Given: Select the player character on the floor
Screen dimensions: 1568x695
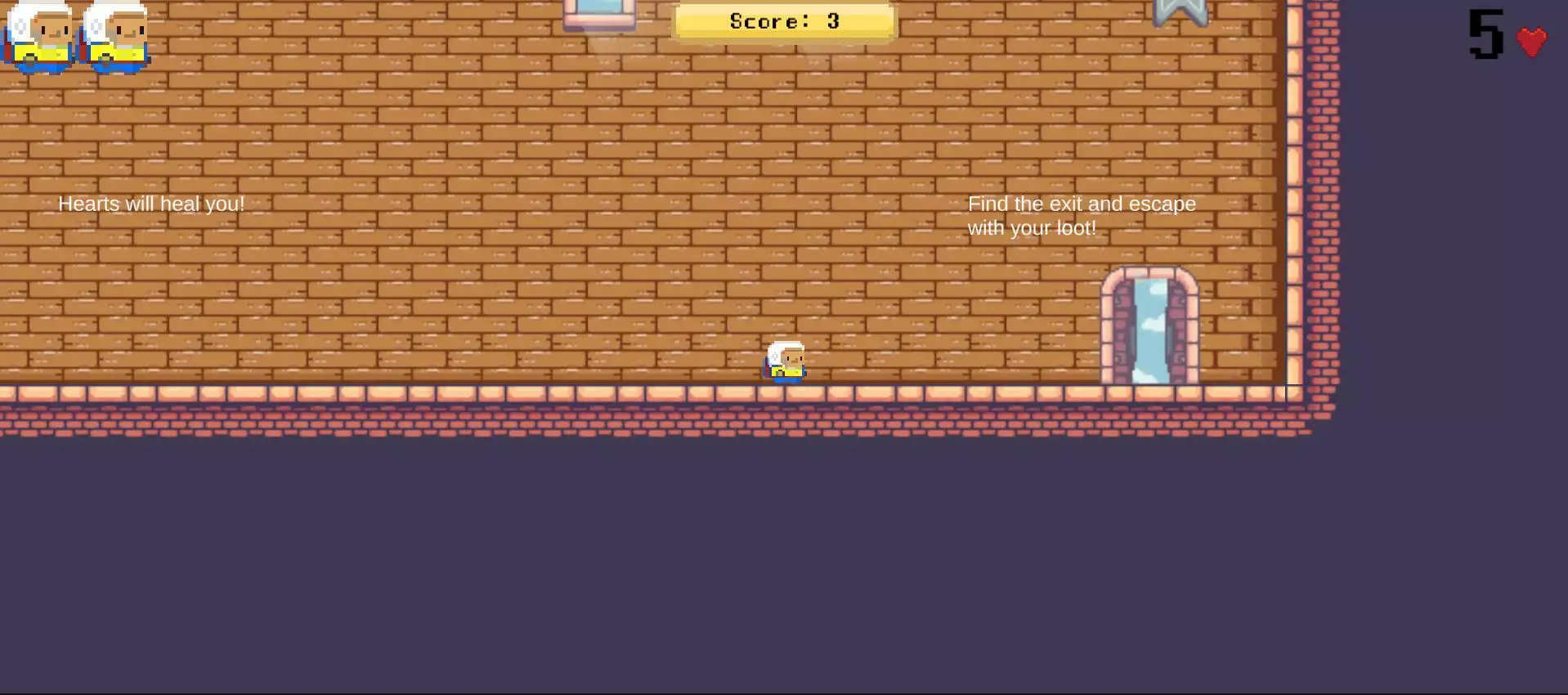Looking at the screenshot, I should tap(784, 362).
